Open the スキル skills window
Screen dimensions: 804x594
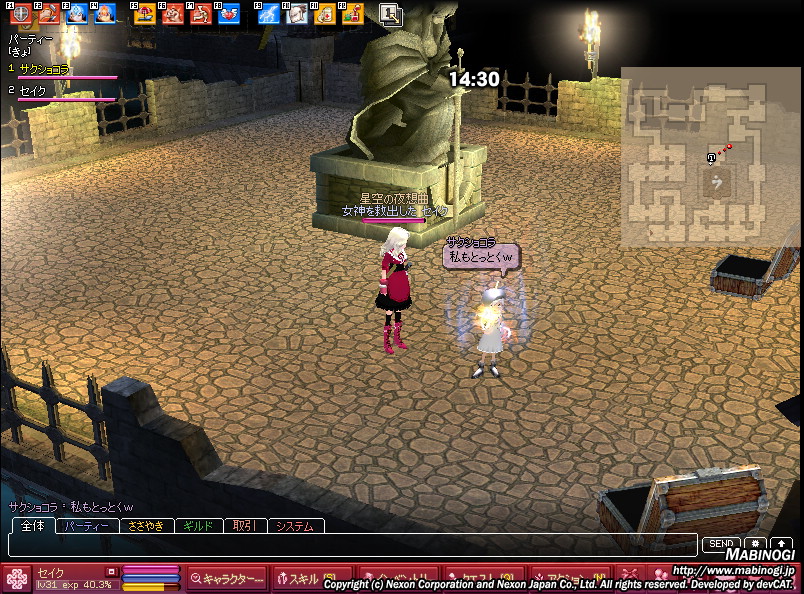(299, 579)
